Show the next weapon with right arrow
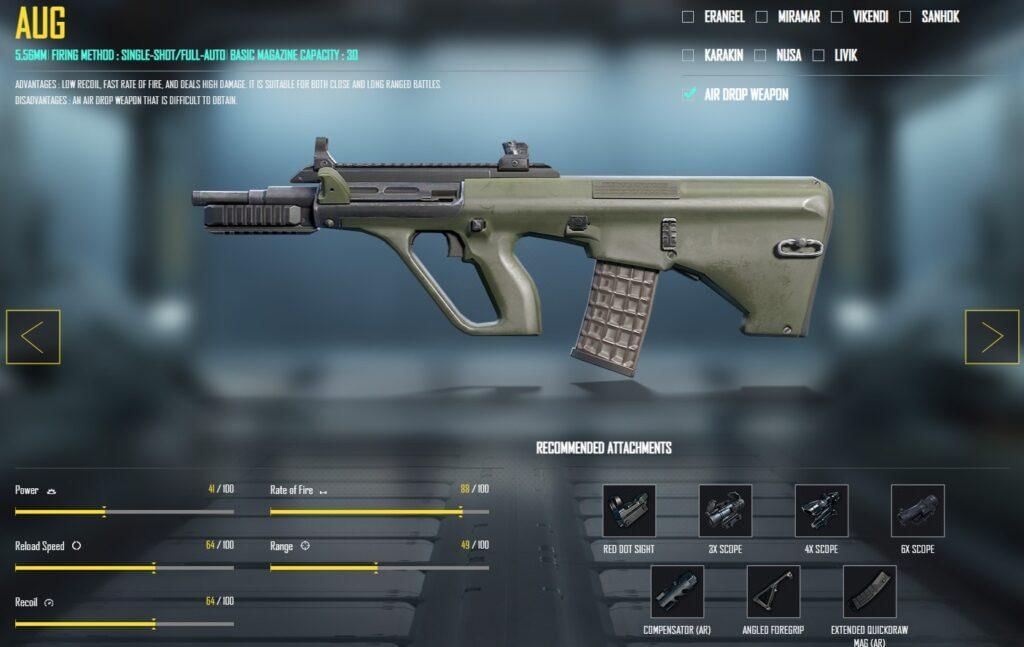Viewport: 1024px width, 647px height. (991, 337)
